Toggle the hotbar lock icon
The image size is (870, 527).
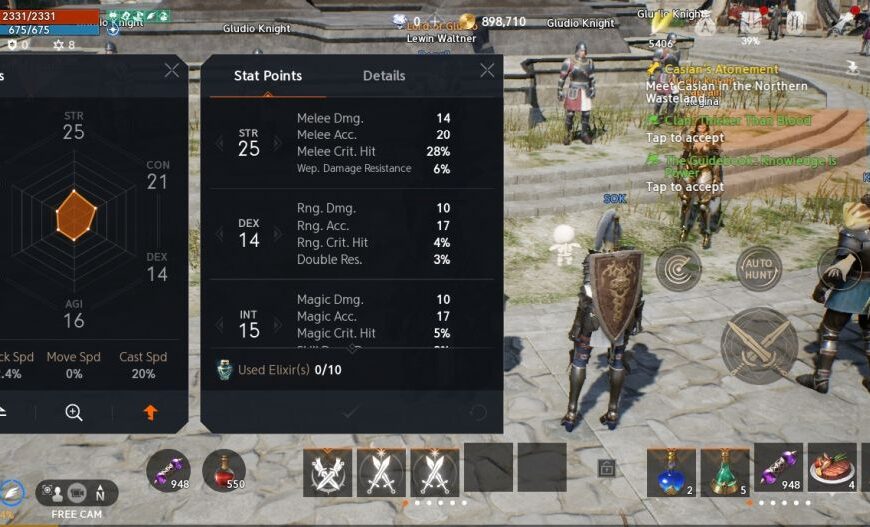tap(606, 467)
